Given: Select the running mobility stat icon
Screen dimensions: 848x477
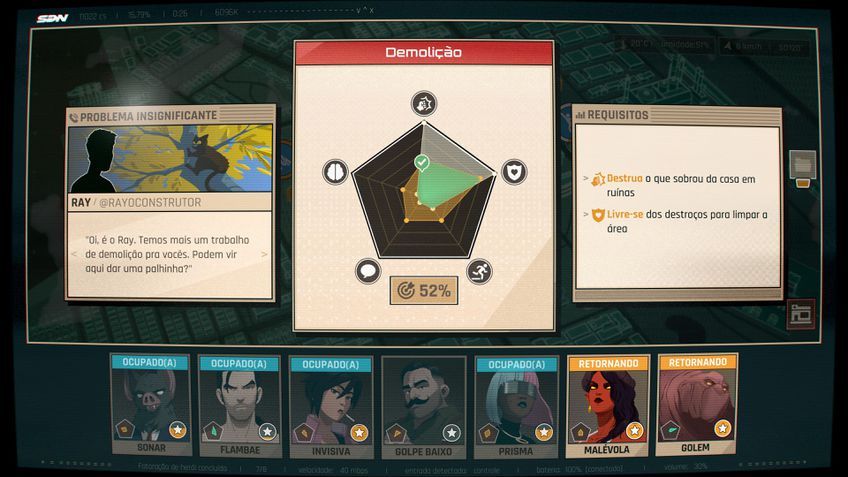Looking at the screenshot, I should 479,271.
